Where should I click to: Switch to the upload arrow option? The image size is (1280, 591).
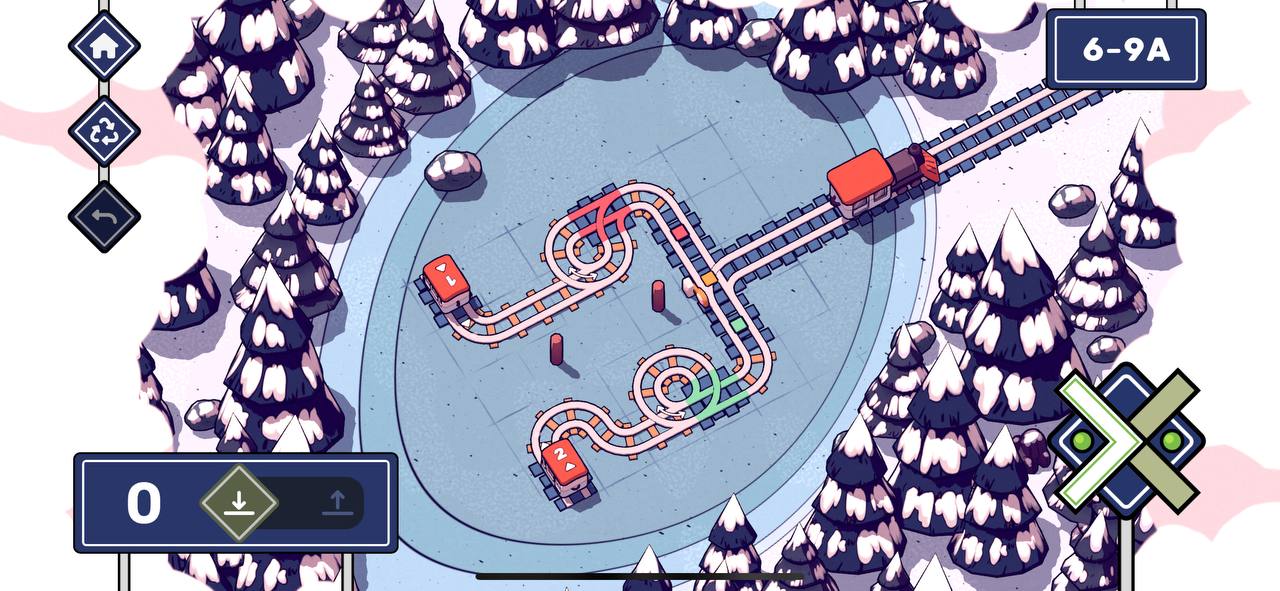(x=337, y=502)
